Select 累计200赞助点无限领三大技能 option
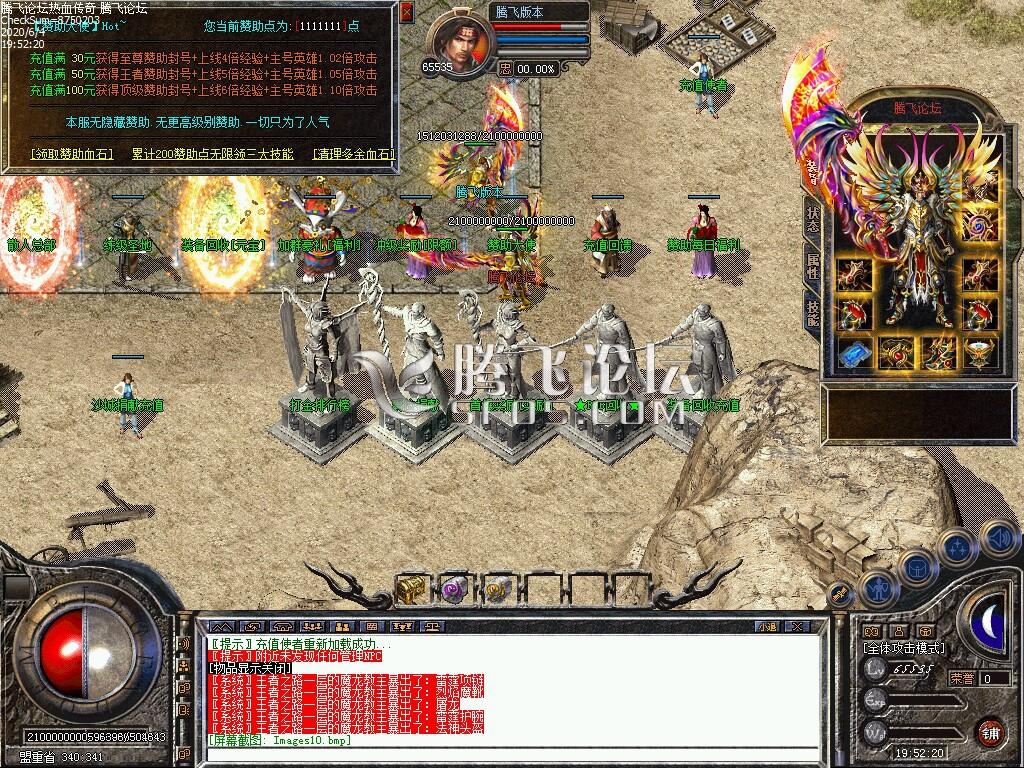Image resolution: width=1024 pixels, height=768 pixels. (x=212, y=154)
